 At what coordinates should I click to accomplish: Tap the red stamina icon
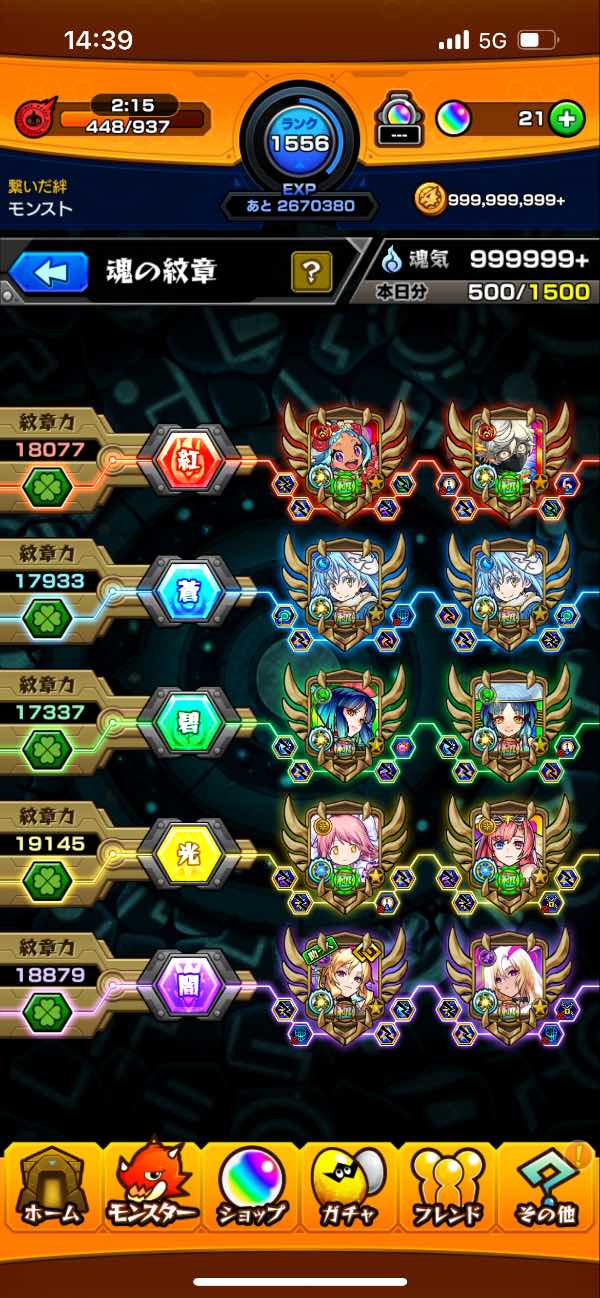[33, 119]
